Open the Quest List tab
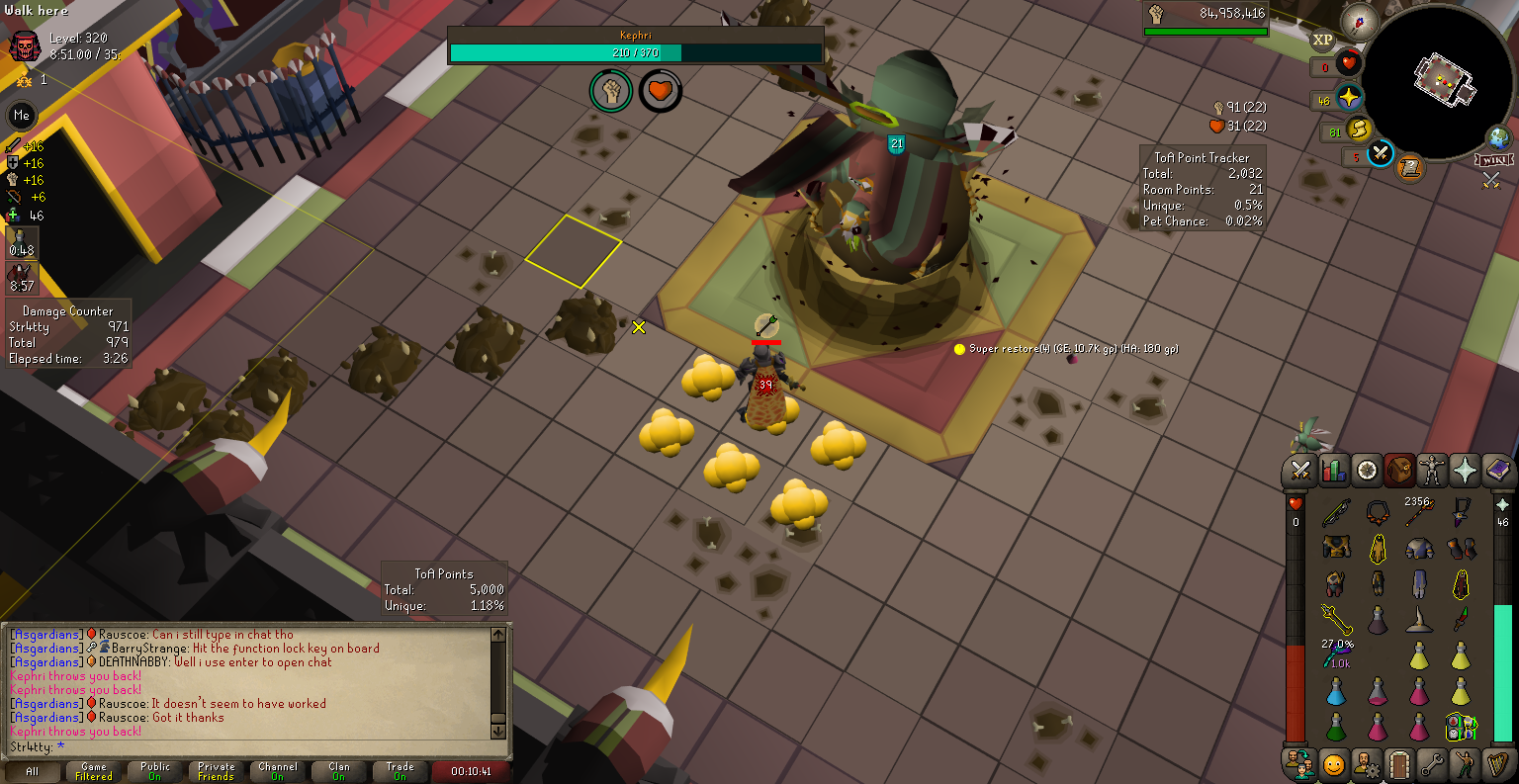 point(1367,471)
